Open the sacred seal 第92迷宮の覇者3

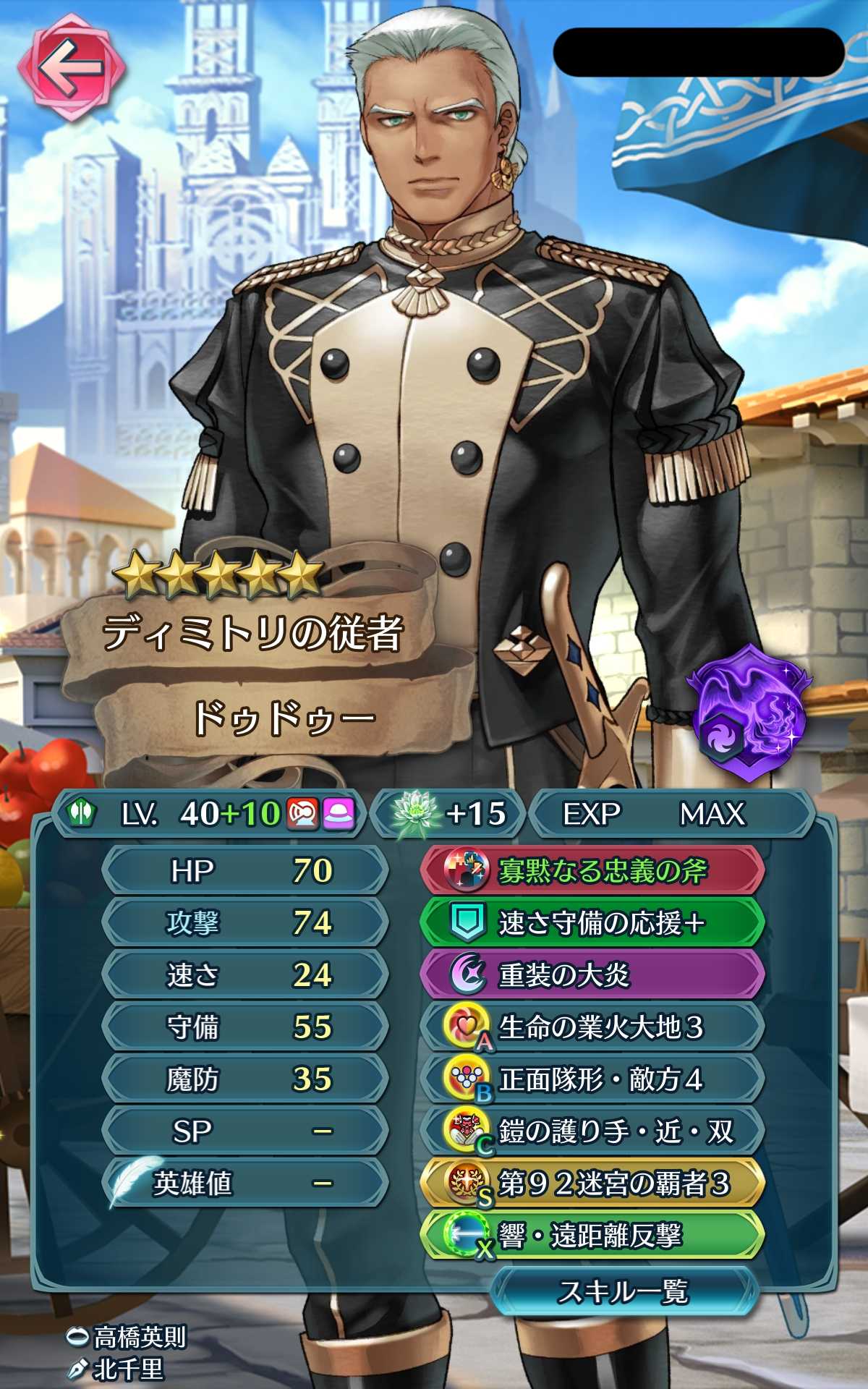592,1184
